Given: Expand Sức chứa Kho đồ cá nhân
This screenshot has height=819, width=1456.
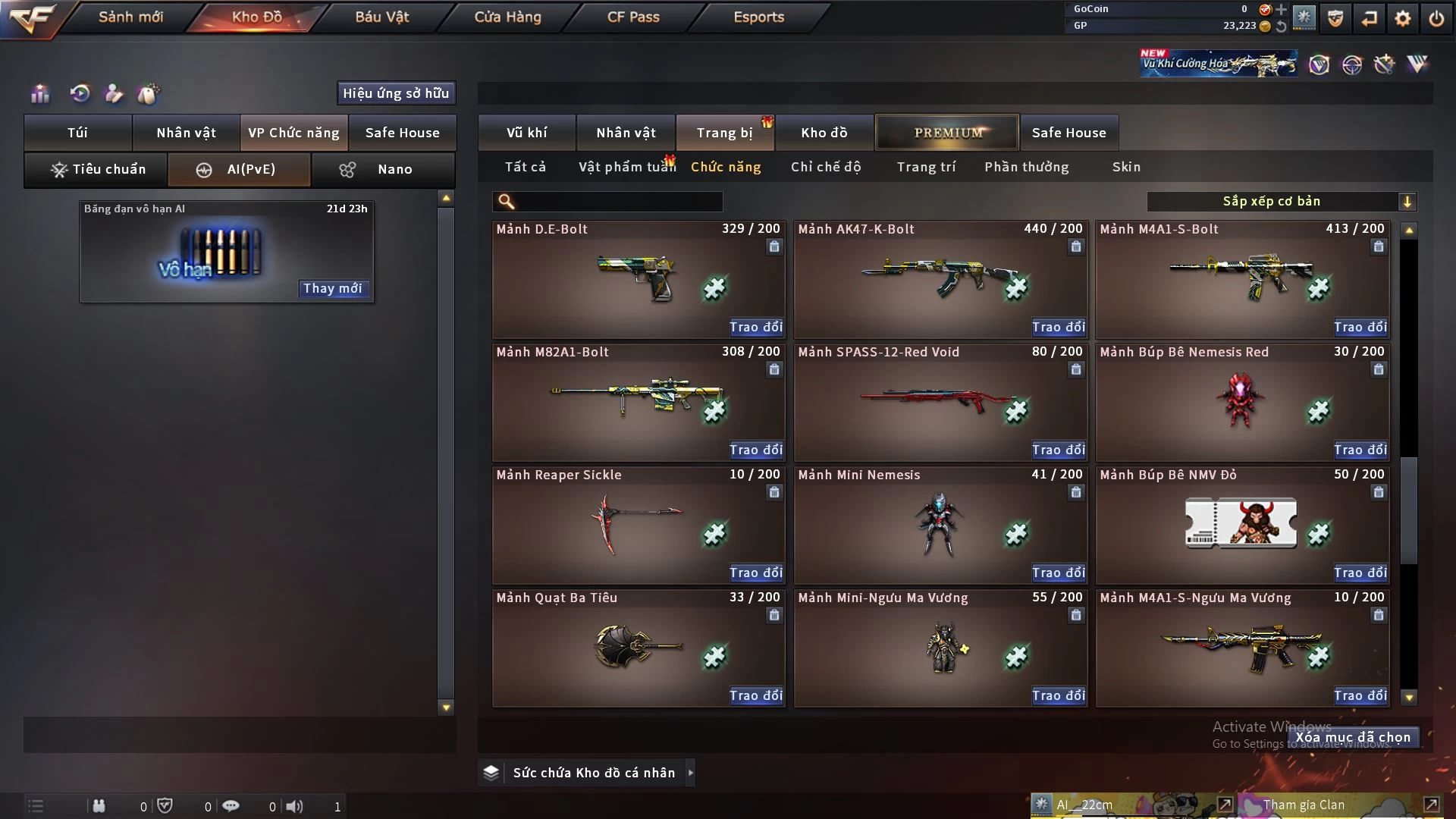Looking at the screenshot, I should 690,773.
